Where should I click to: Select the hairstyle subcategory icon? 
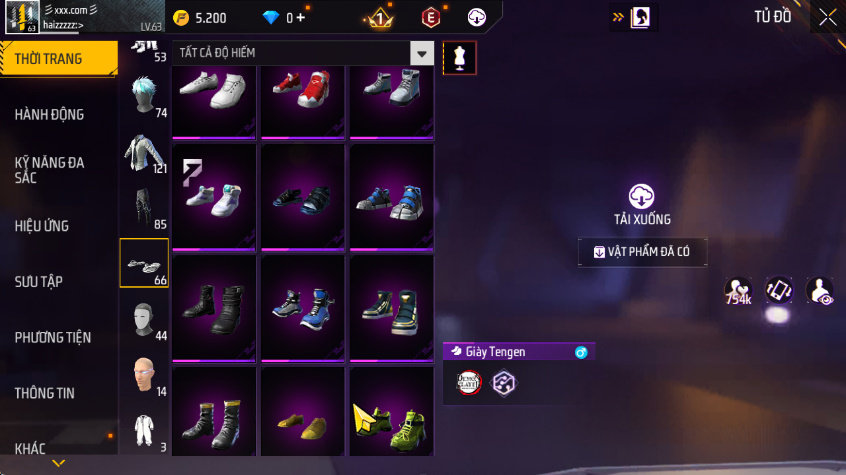coord(144,97)
